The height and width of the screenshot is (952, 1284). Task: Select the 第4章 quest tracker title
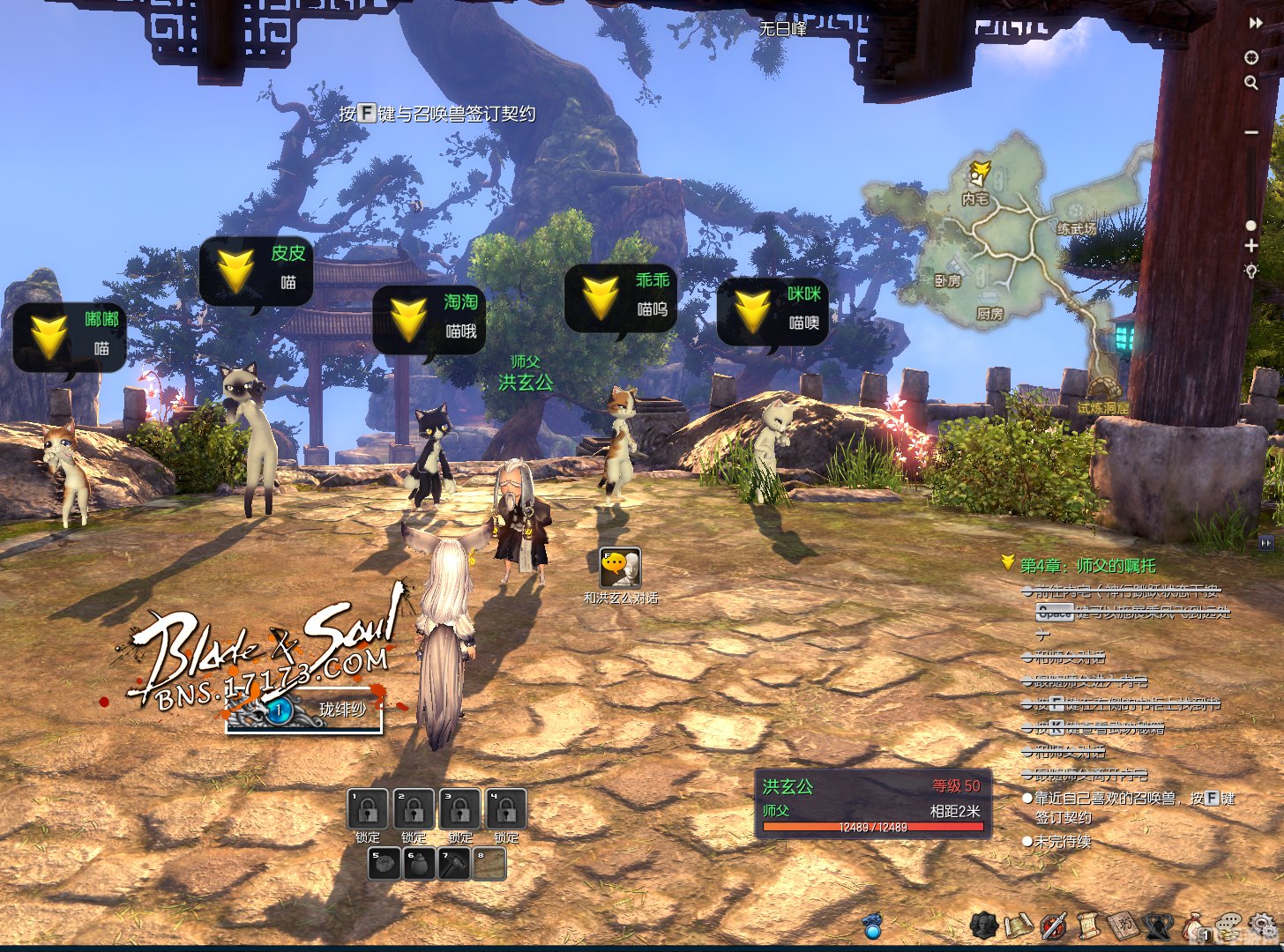[1087, 565]
